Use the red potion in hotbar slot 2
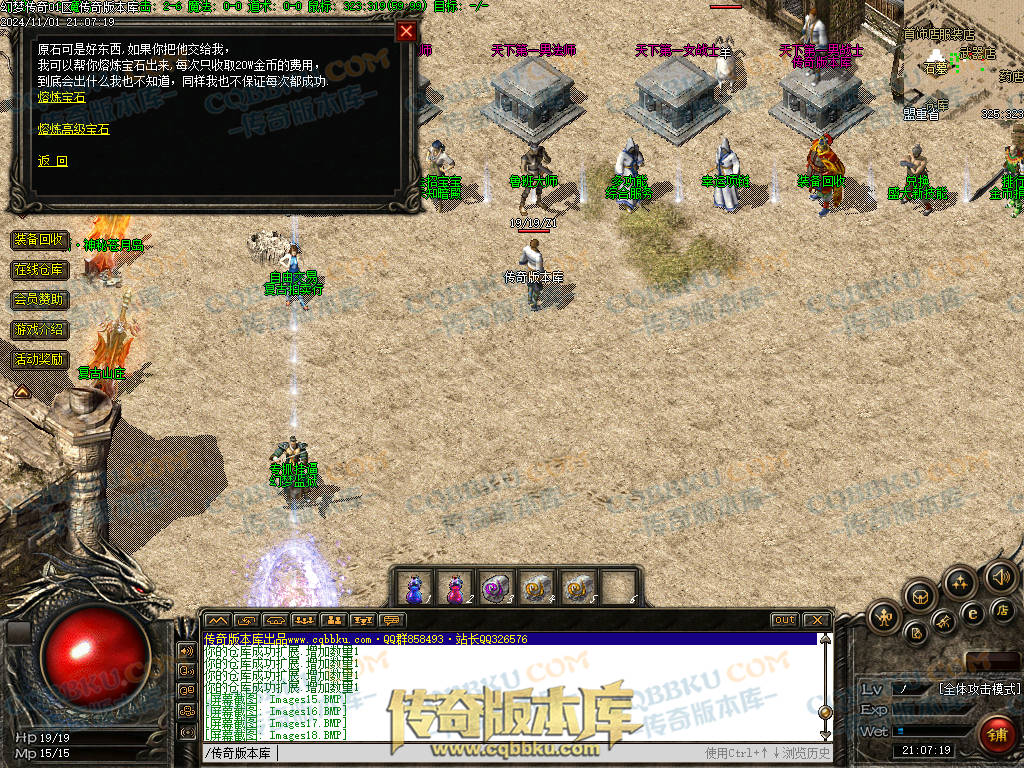This screenshot has height=768, width=1024. [x=455, y=588]
